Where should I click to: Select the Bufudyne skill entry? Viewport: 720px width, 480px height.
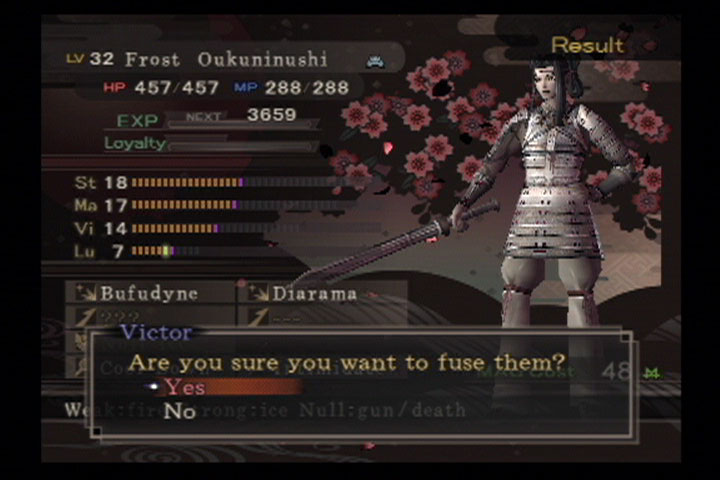pyautogui.click(x=150, y=294)
